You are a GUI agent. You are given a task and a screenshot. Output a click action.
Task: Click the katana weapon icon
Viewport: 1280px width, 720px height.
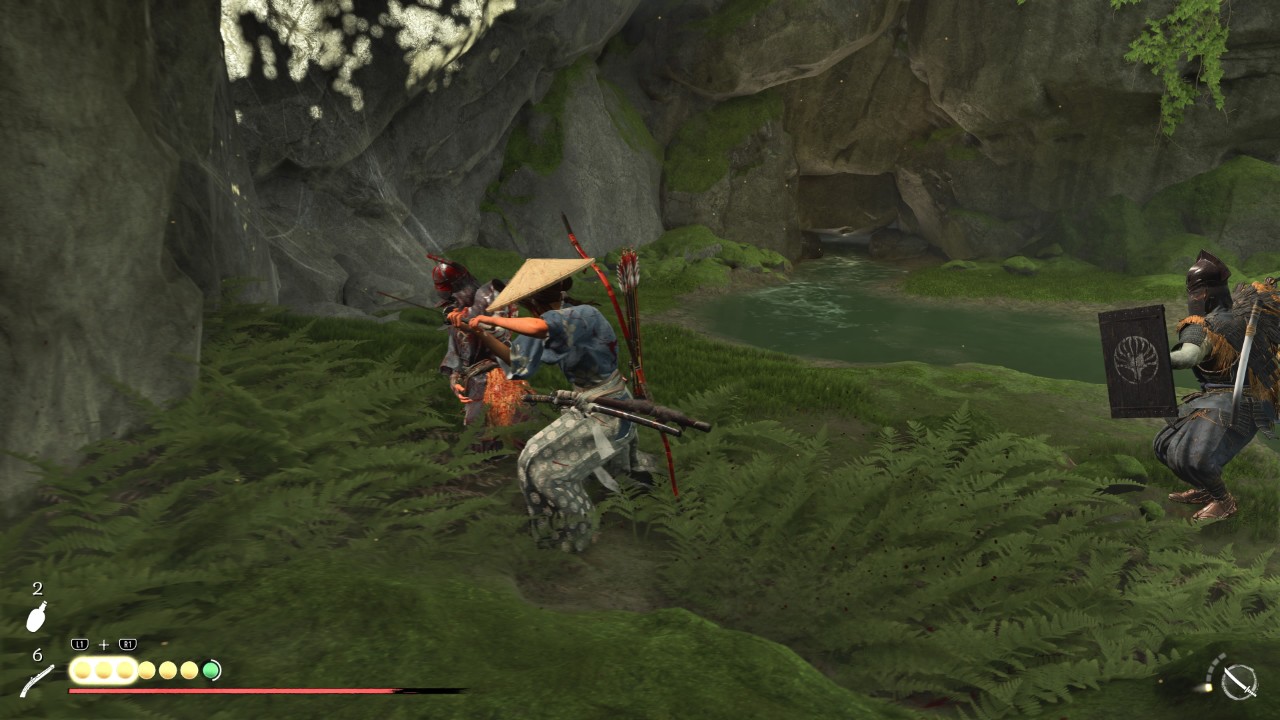coord(1239,681)
